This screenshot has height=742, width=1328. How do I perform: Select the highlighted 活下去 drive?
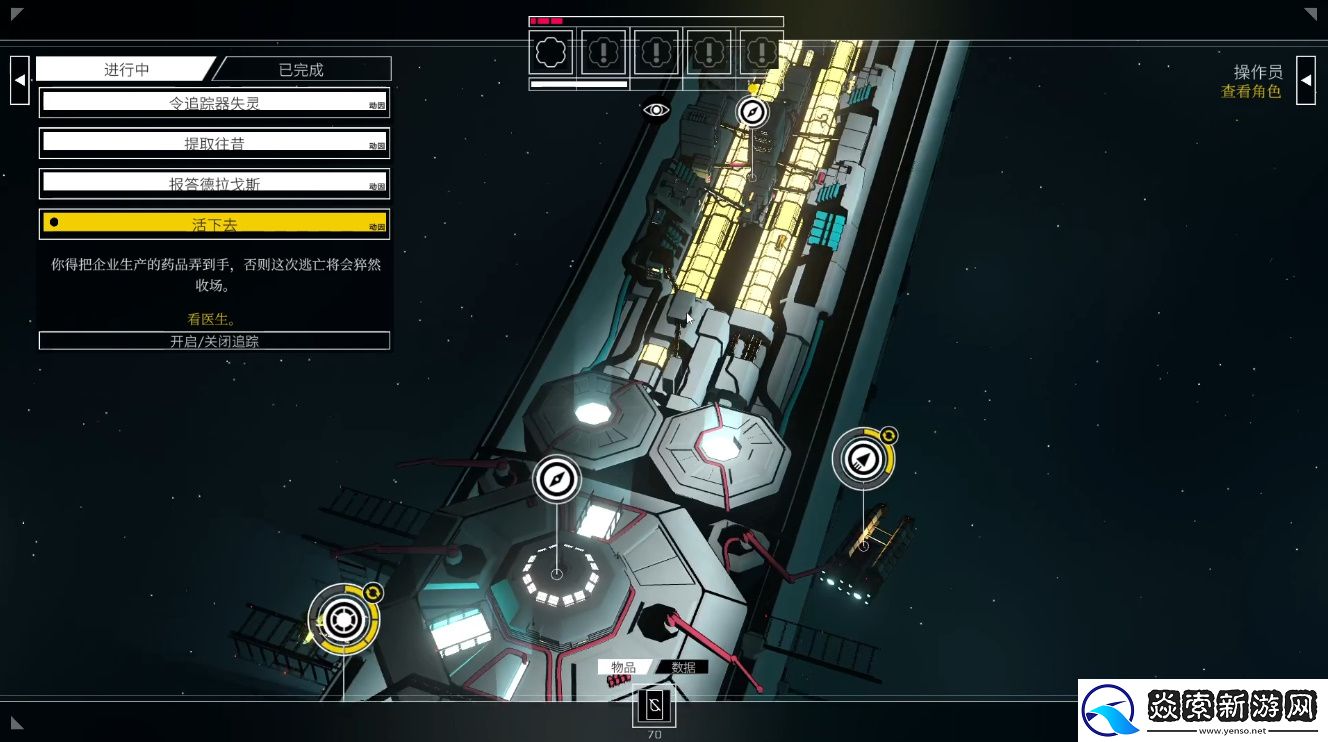point(214,224)
